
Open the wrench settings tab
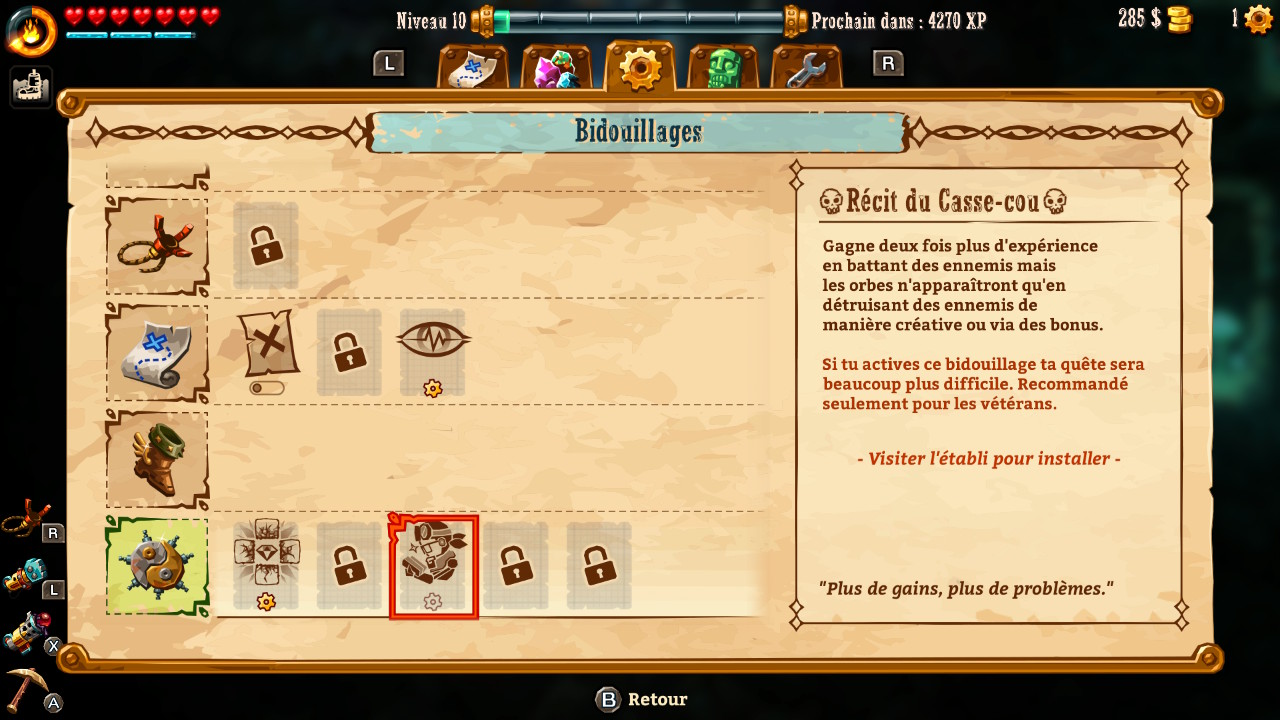click(806, 68)
